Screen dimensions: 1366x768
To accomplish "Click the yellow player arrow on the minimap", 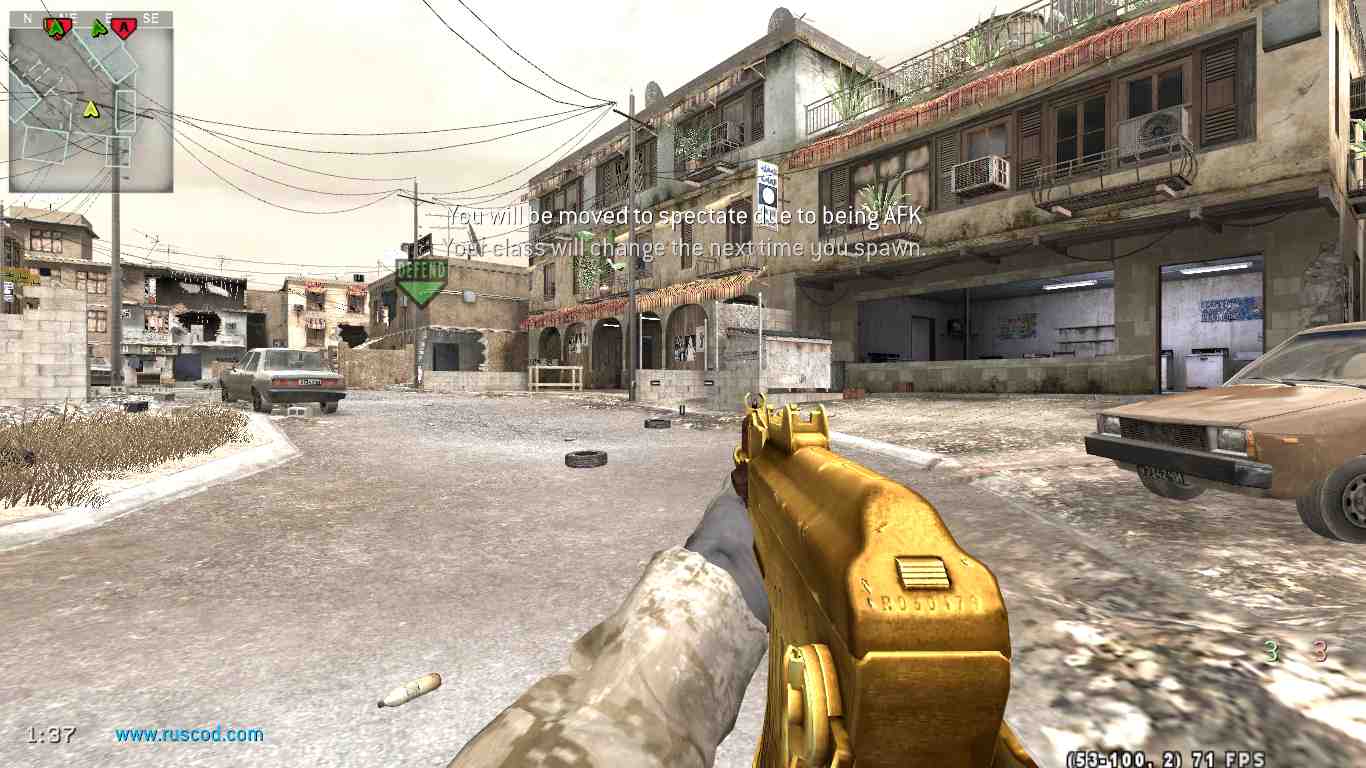I will tap(91, 108).
